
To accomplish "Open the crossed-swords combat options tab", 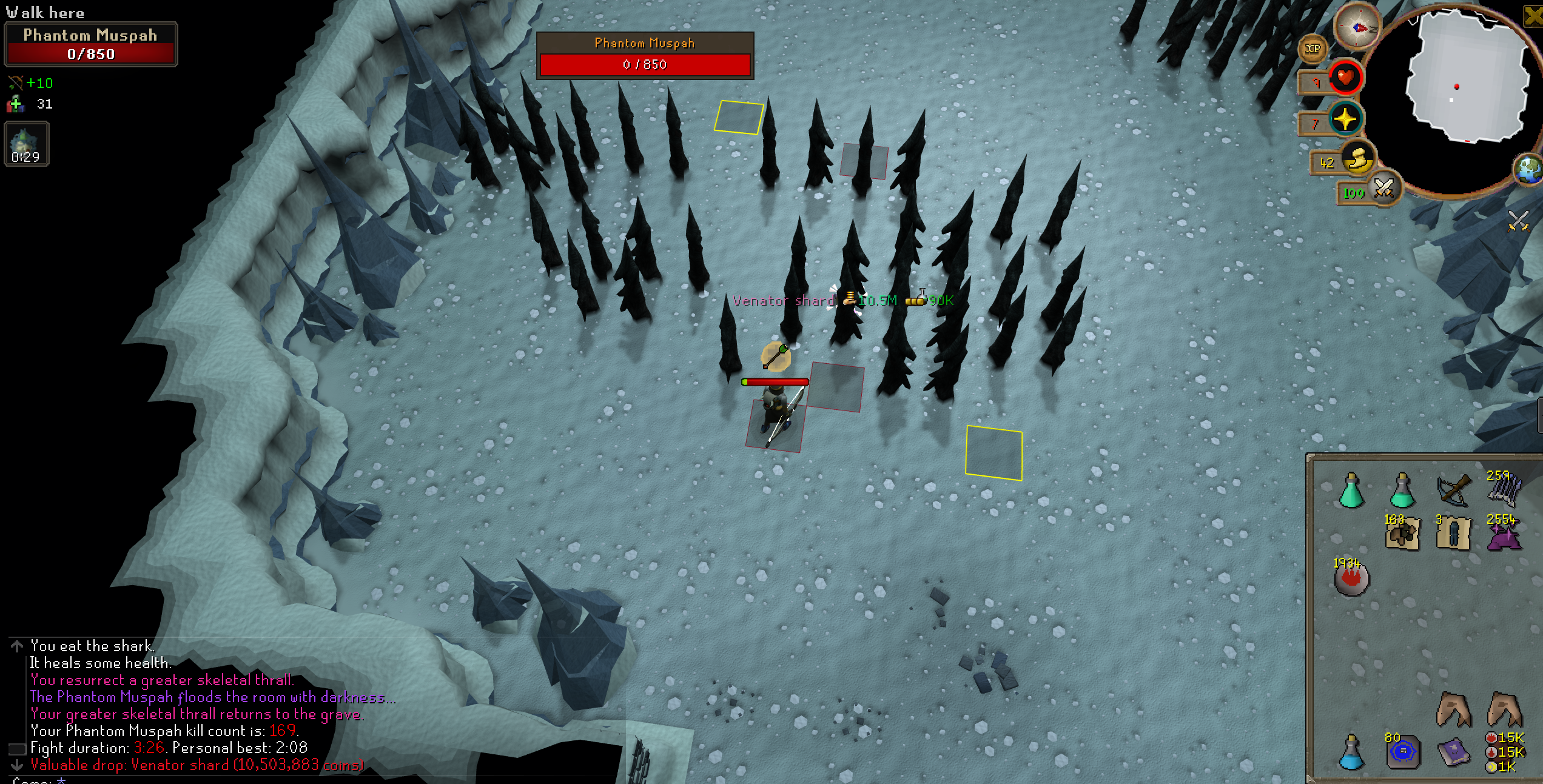I will coord(1518,221).
